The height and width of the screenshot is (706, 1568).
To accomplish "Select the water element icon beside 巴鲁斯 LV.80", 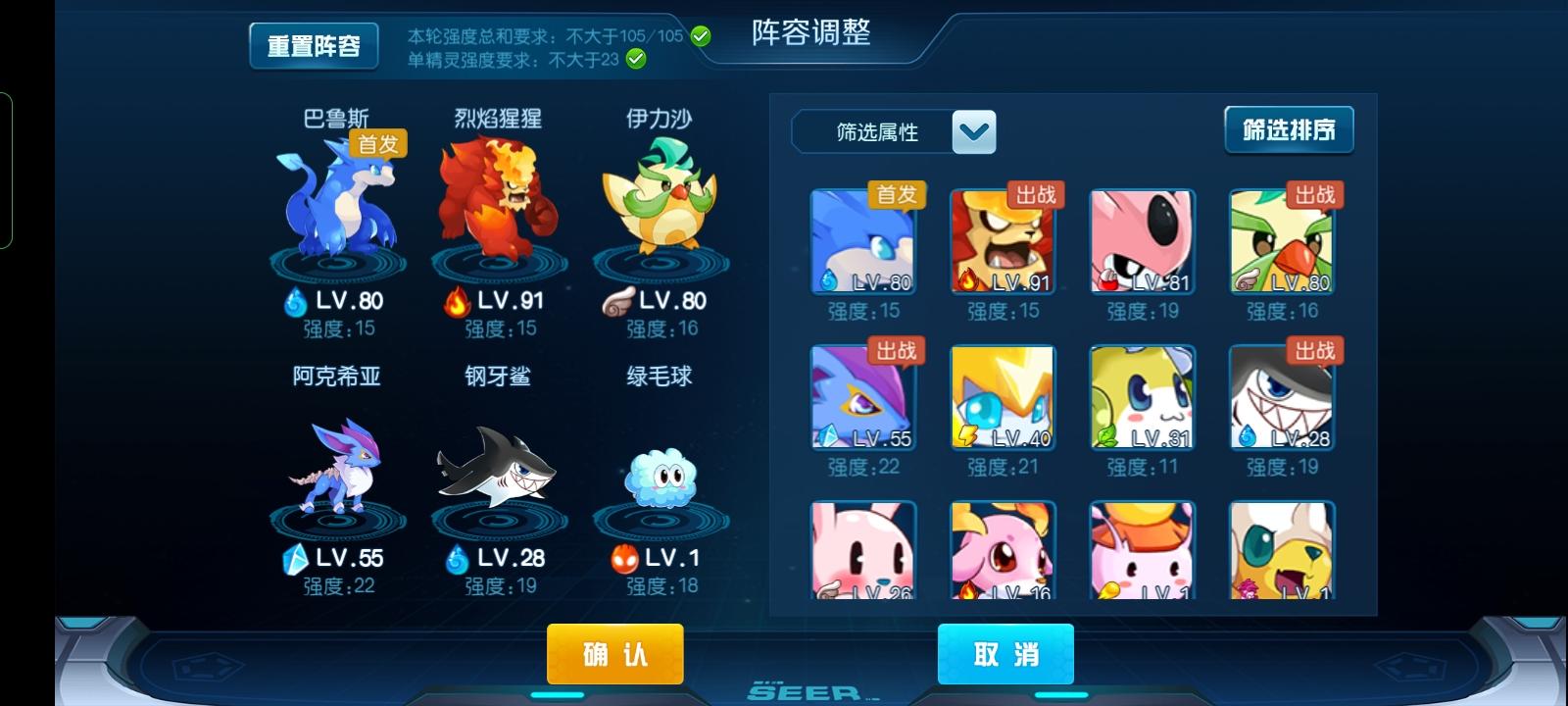I will point(296,299).
